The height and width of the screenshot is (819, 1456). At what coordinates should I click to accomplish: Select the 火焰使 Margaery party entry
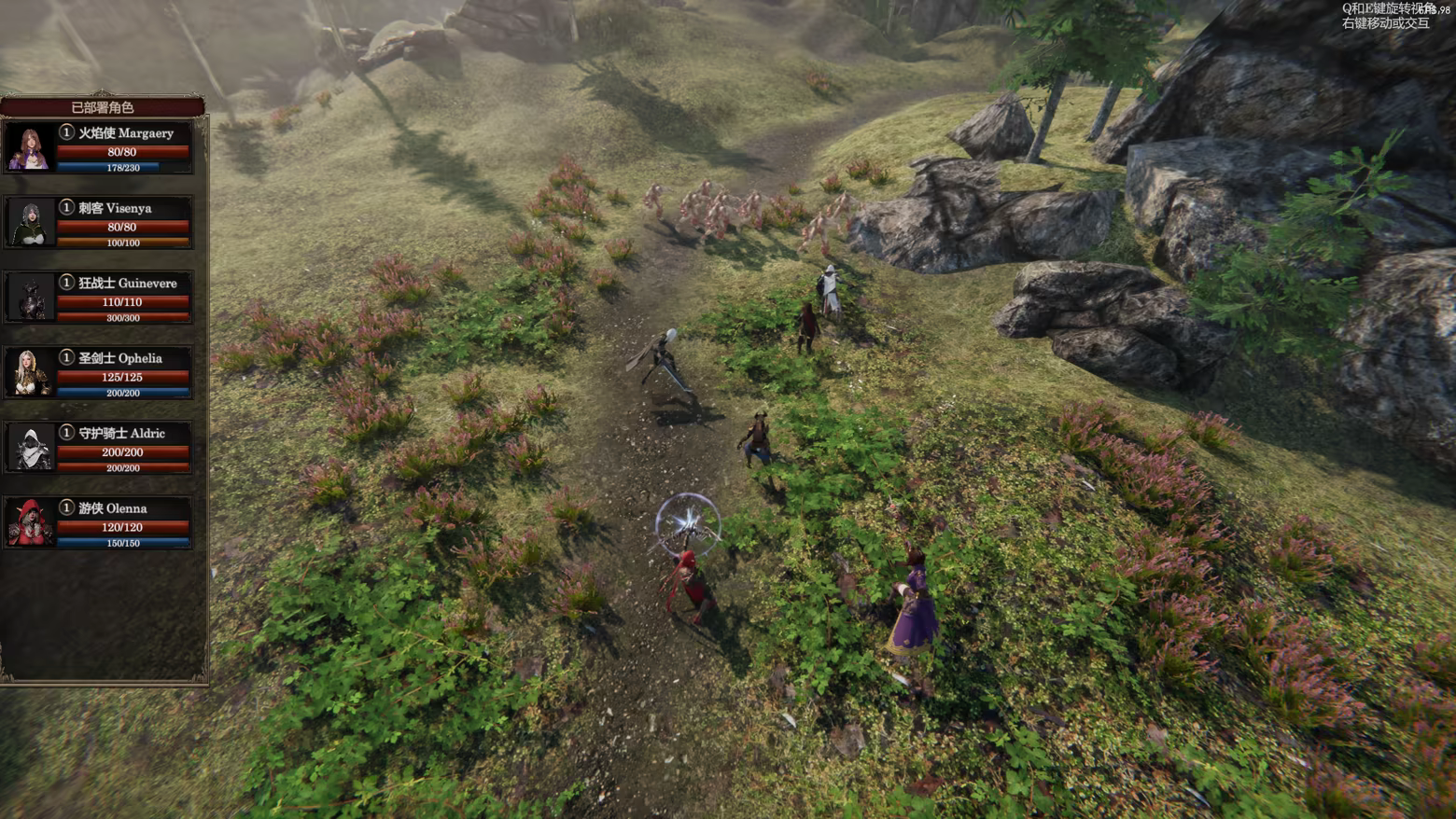(x=101, y=147)
